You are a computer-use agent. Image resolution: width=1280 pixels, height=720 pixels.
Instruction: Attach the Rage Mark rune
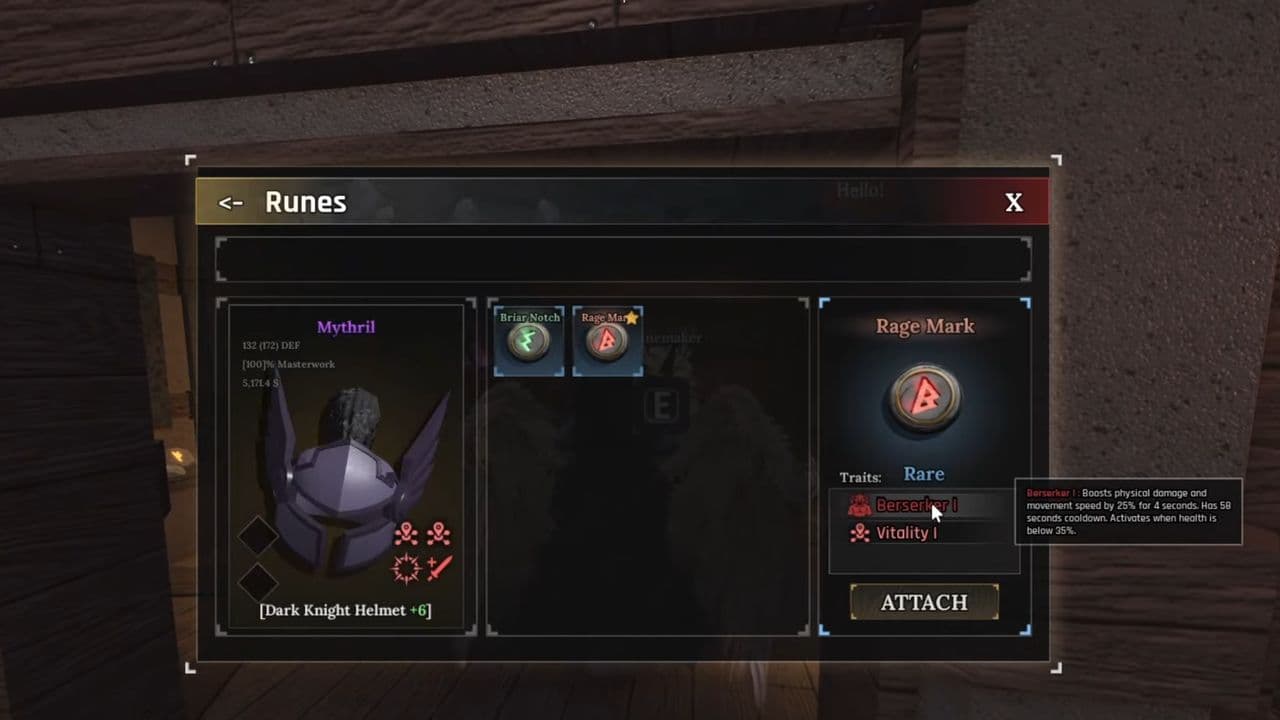click(x=924, y=602)
